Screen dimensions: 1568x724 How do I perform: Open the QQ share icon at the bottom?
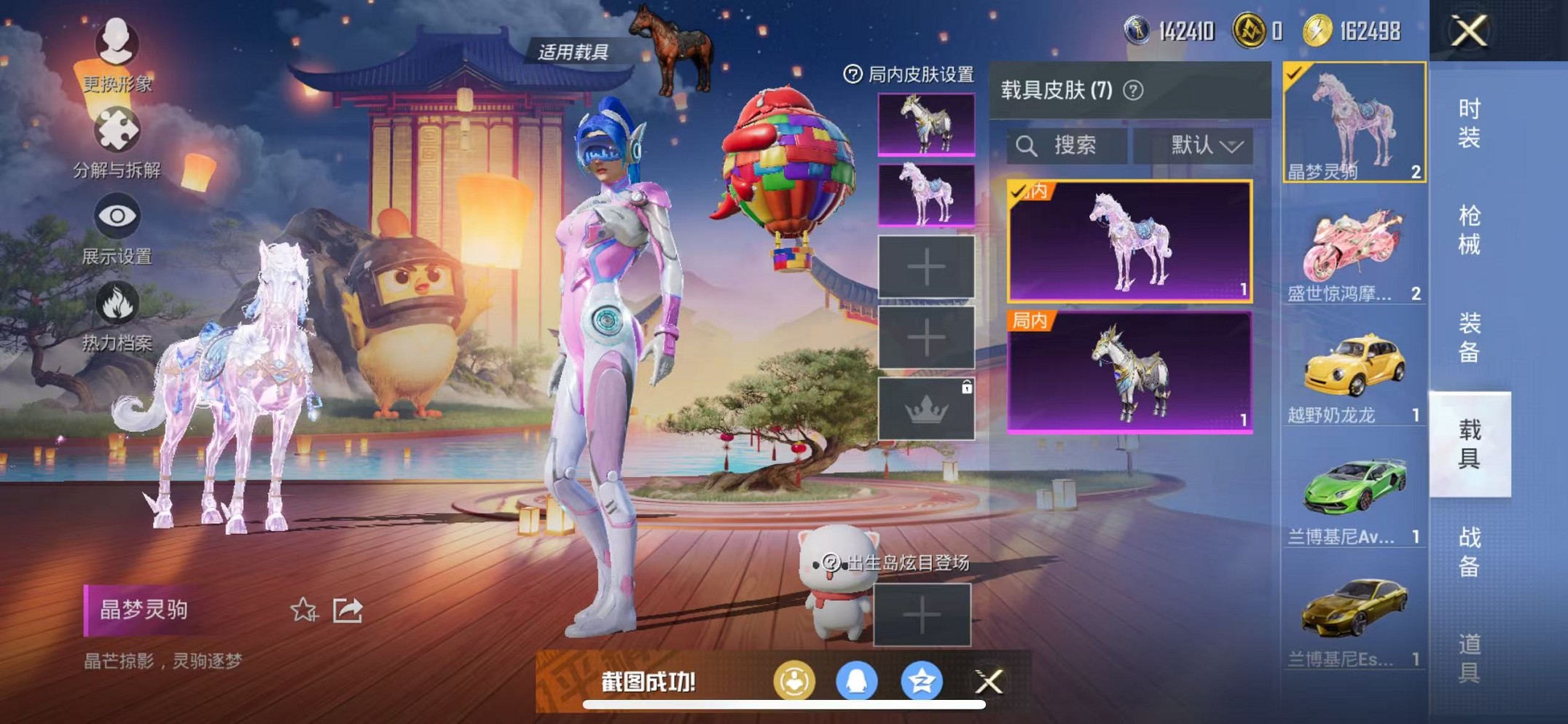point(858,683)
